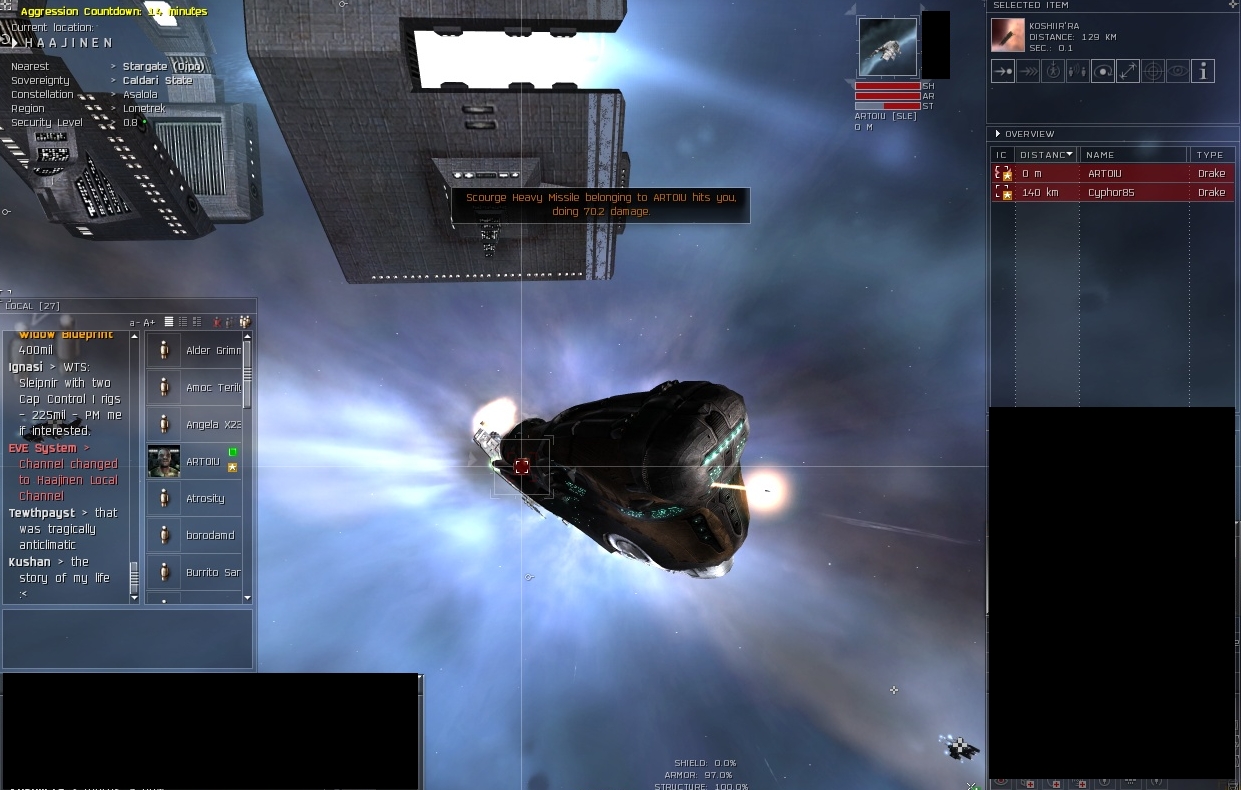
Task: Click the Approach button for selected item
Action: [x=1003, y=71]
